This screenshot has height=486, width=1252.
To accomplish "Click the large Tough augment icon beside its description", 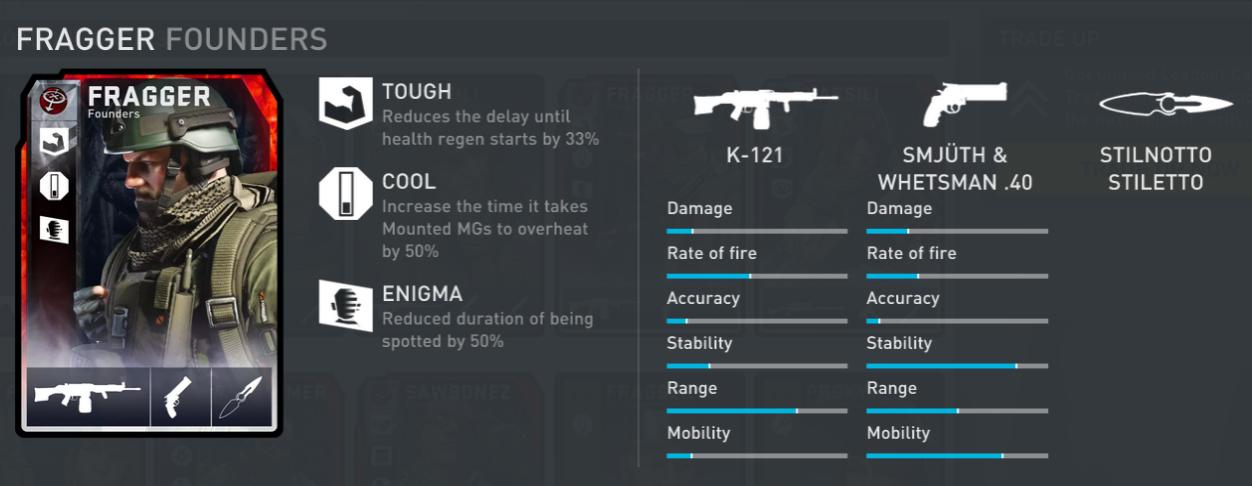I will [x=344, y=104].
